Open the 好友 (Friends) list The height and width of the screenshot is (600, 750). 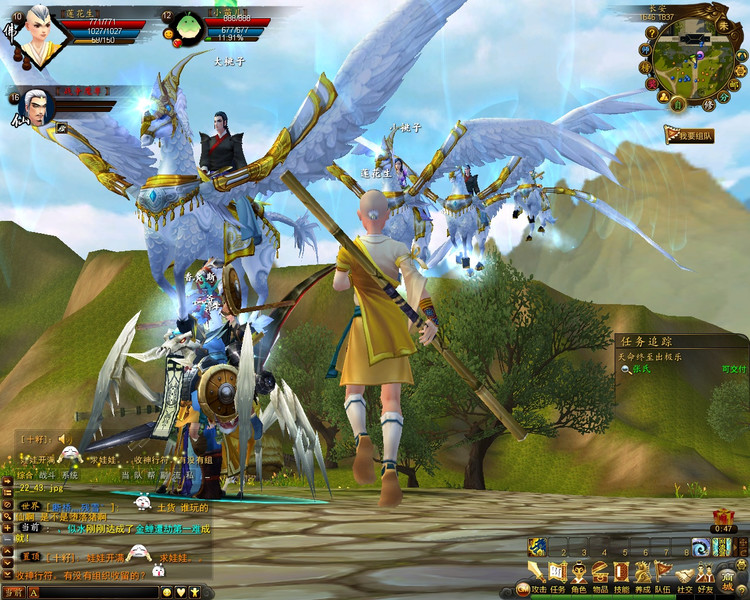(706, 573)
